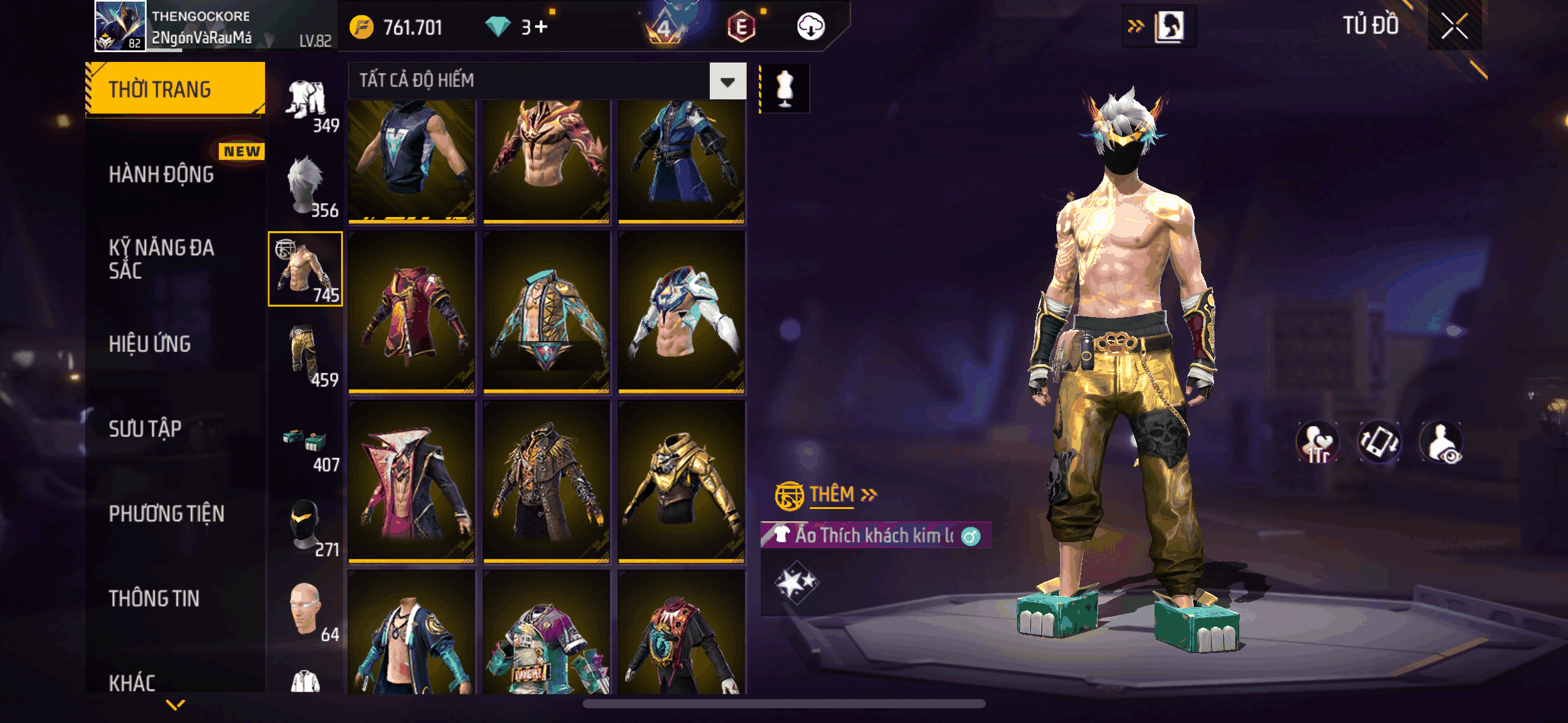Switch to the Hành Động tab
This screenshot has height=723, width=1568.
tap(161, 175)
